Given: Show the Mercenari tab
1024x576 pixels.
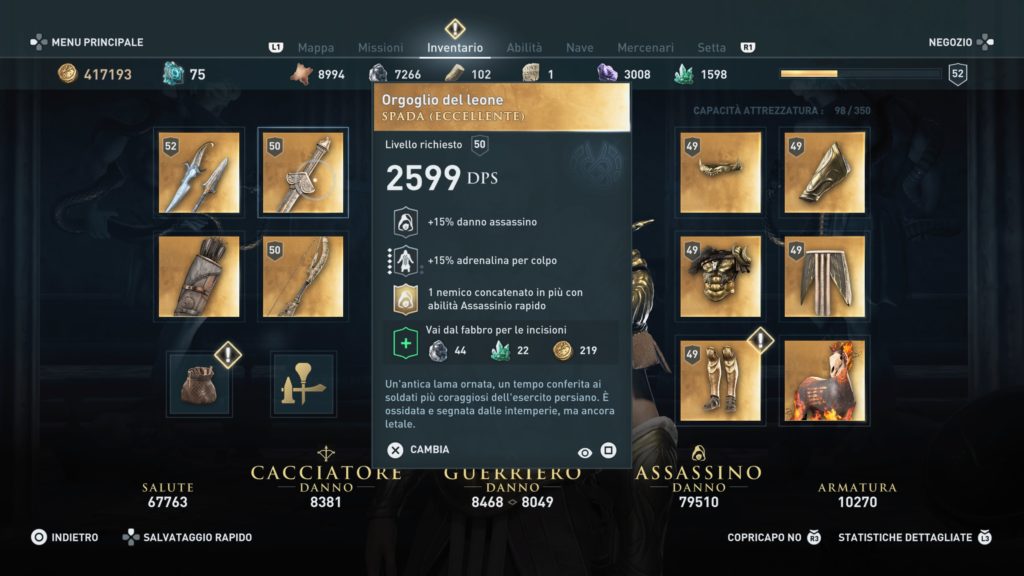Looking at the screenshot, I should [x=645, y=48].
